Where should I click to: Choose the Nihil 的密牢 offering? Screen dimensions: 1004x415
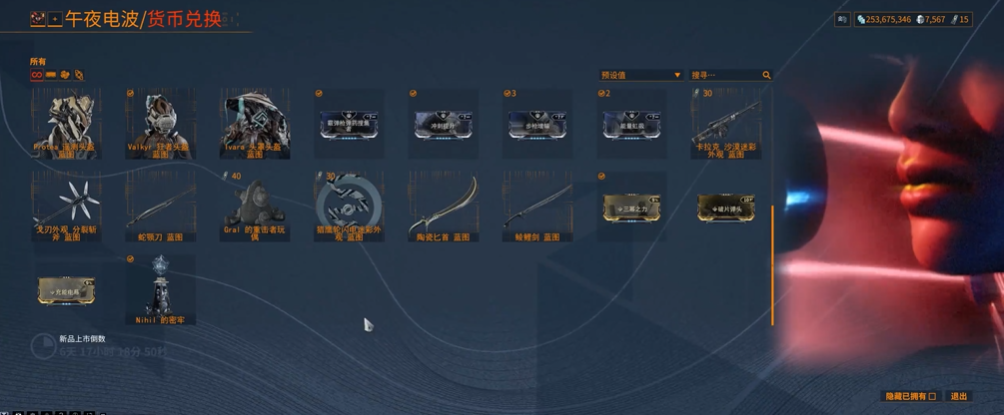160,289
